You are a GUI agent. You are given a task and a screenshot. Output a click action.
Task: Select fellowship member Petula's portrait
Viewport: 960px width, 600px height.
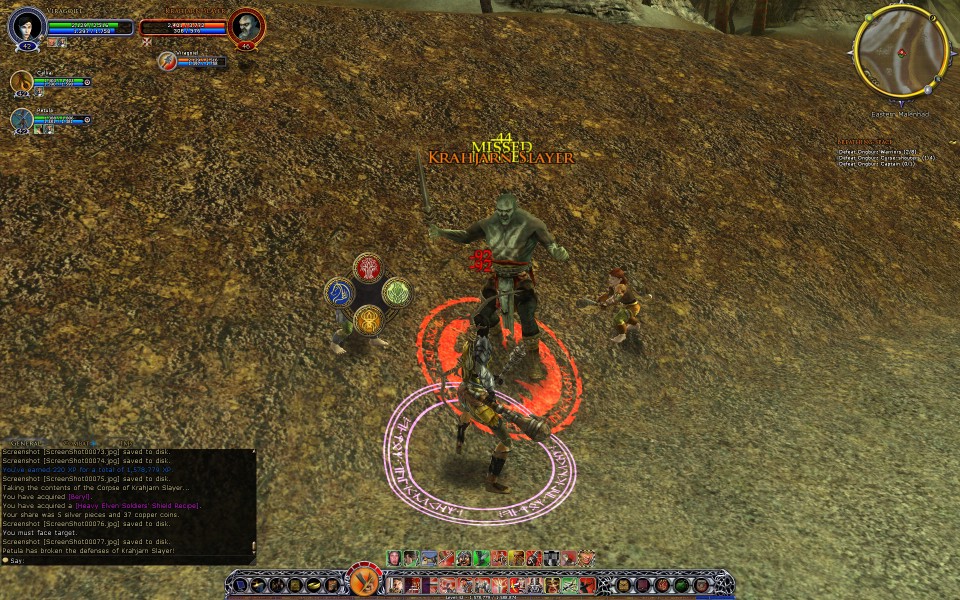22,119
